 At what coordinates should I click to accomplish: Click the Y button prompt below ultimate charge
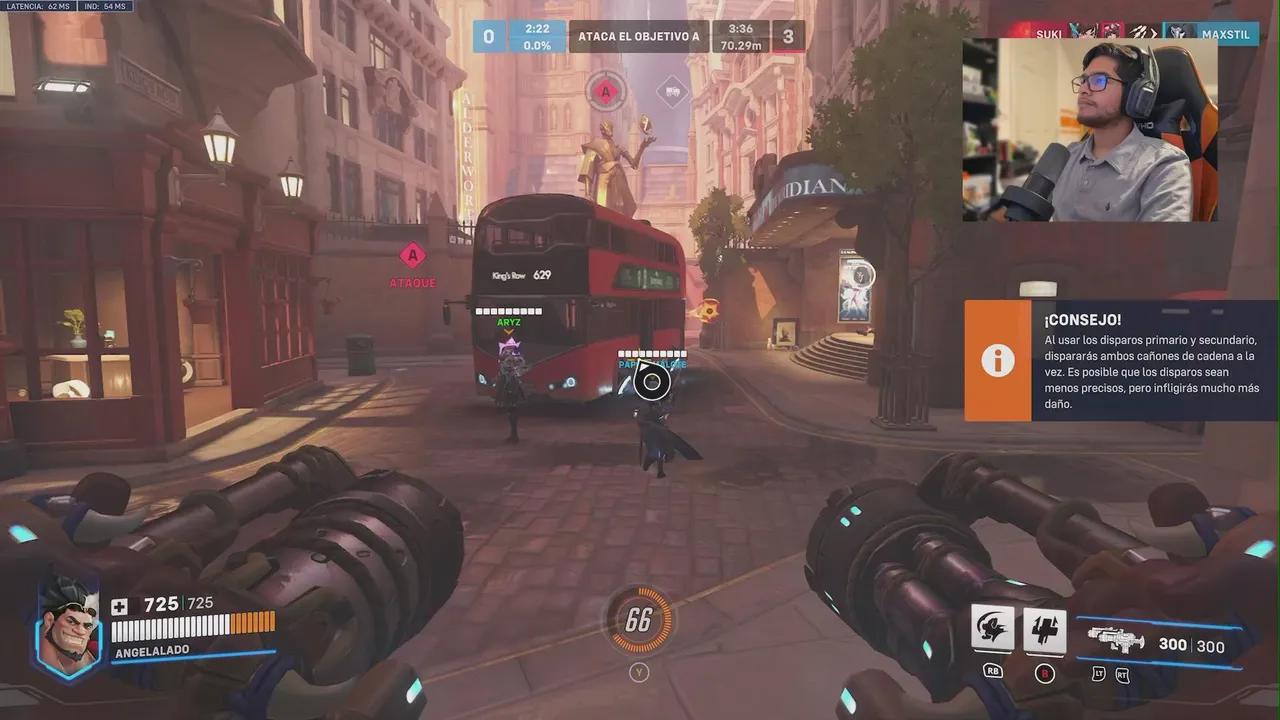click(639, 672)
